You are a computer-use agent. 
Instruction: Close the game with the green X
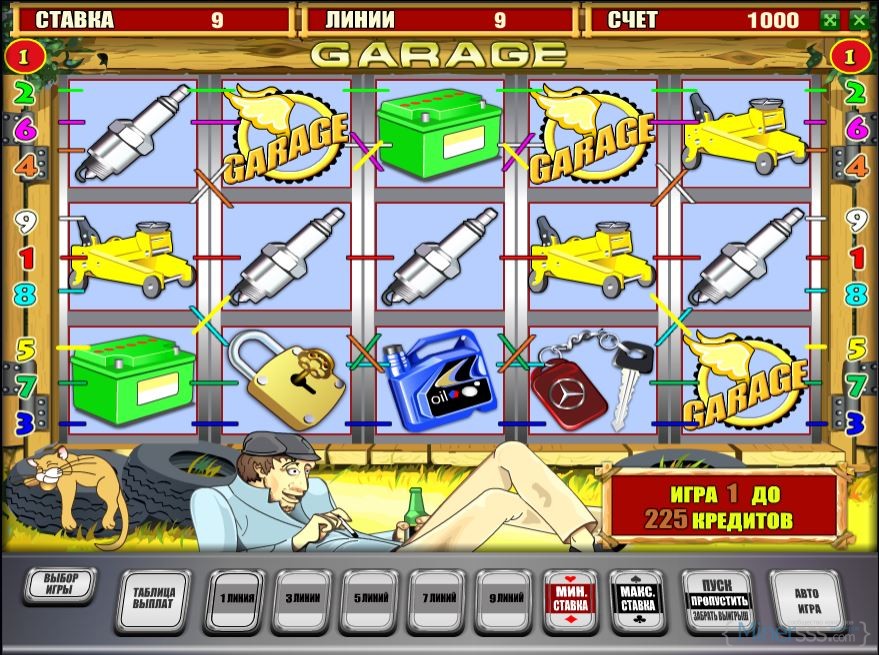point(859,19)
